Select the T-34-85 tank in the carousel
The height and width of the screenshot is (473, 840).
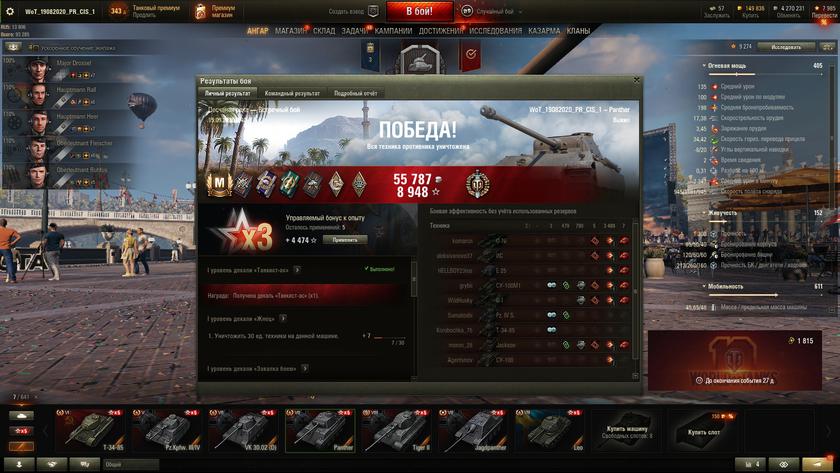(94, 431)
